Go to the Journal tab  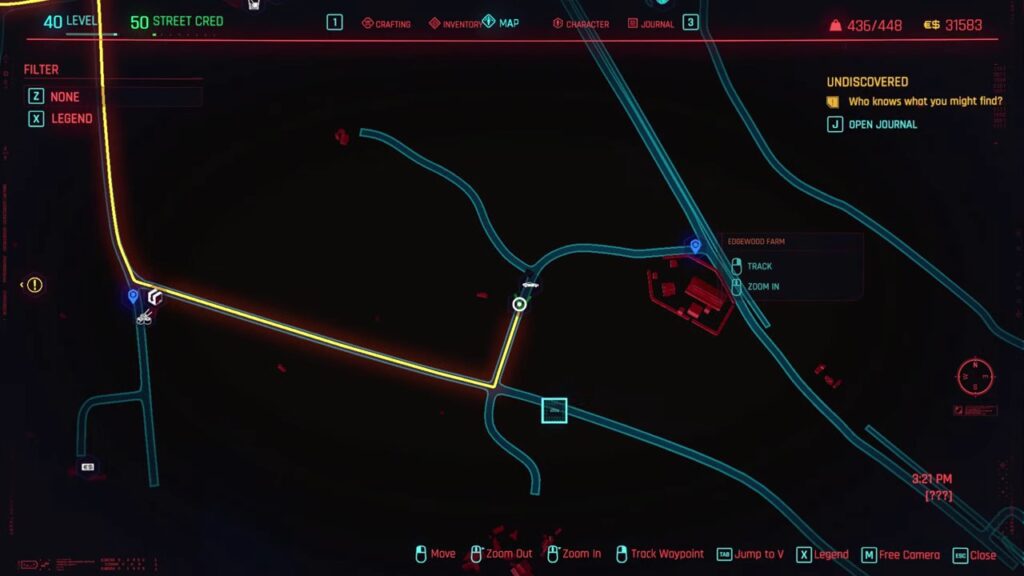click(x=651, y=23)
